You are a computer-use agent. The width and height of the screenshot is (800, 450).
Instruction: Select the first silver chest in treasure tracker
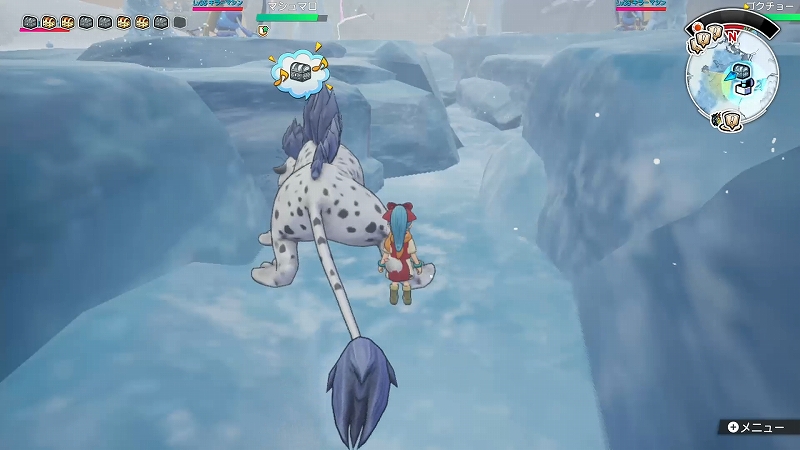point(30,22)
